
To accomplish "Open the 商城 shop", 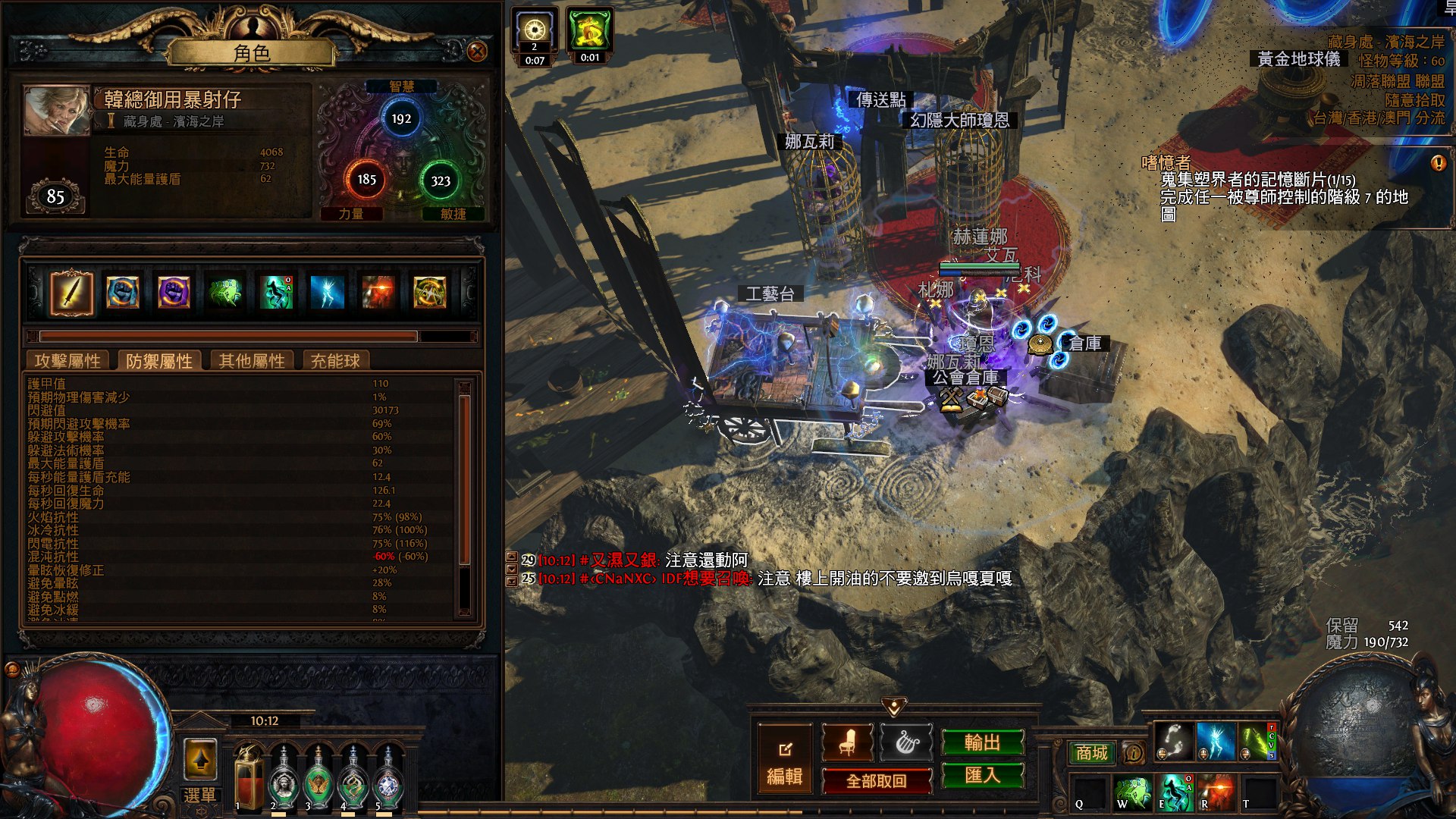I will pyautogui.click(x=1091, y=752).
